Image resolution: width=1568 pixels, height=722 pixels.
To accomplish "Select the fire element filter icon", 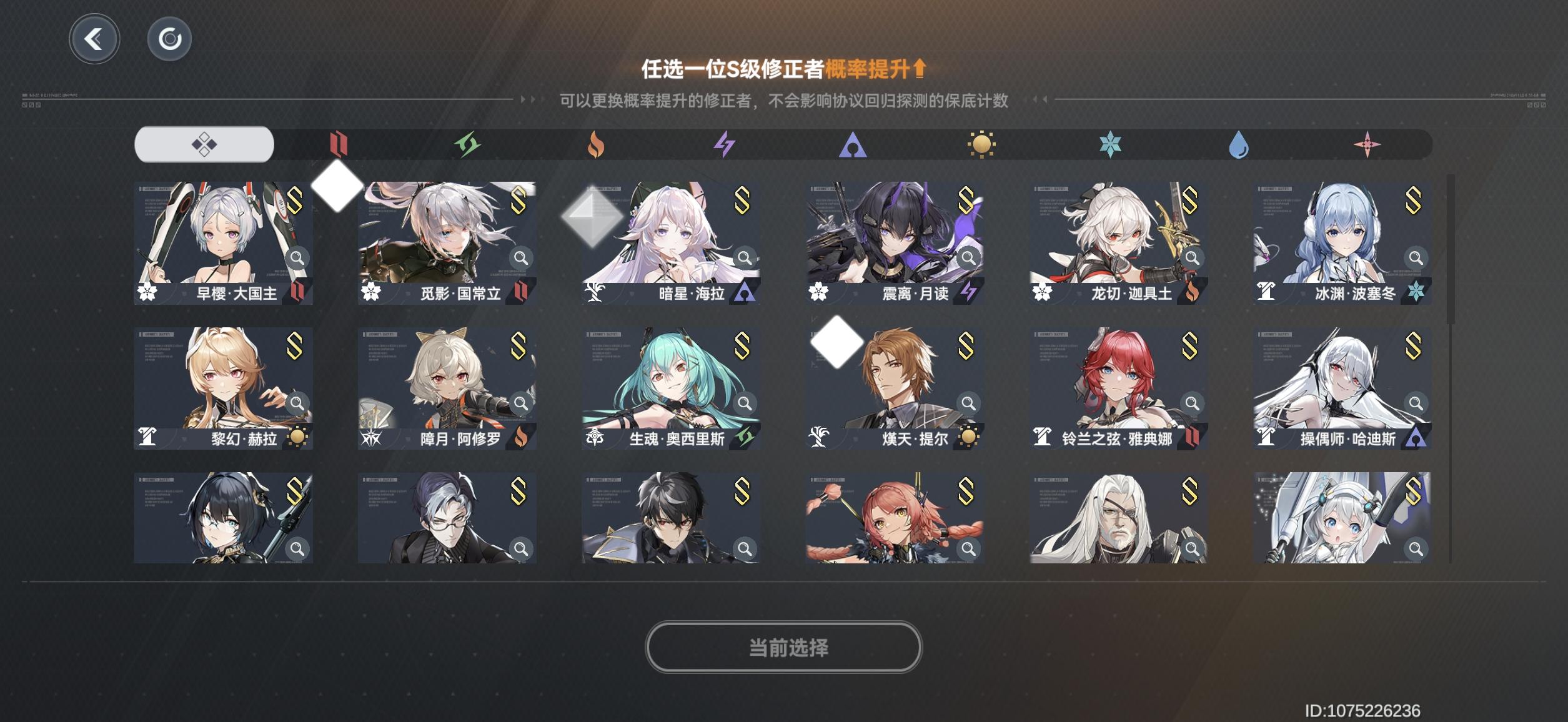I will [x=597, y=144].
